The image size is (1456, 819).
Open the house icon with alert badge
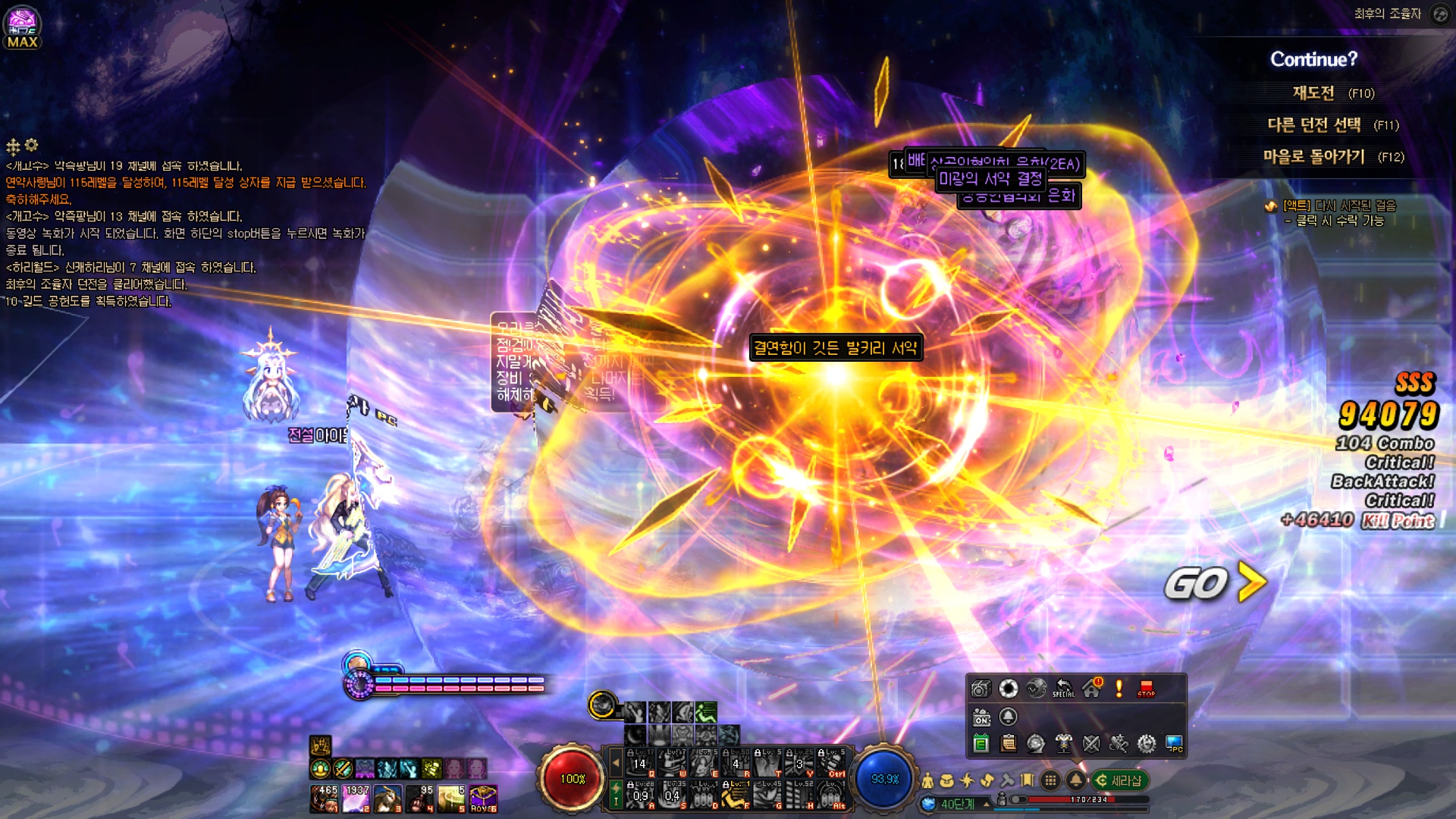pyautogui.click(x=1092, y=689)
